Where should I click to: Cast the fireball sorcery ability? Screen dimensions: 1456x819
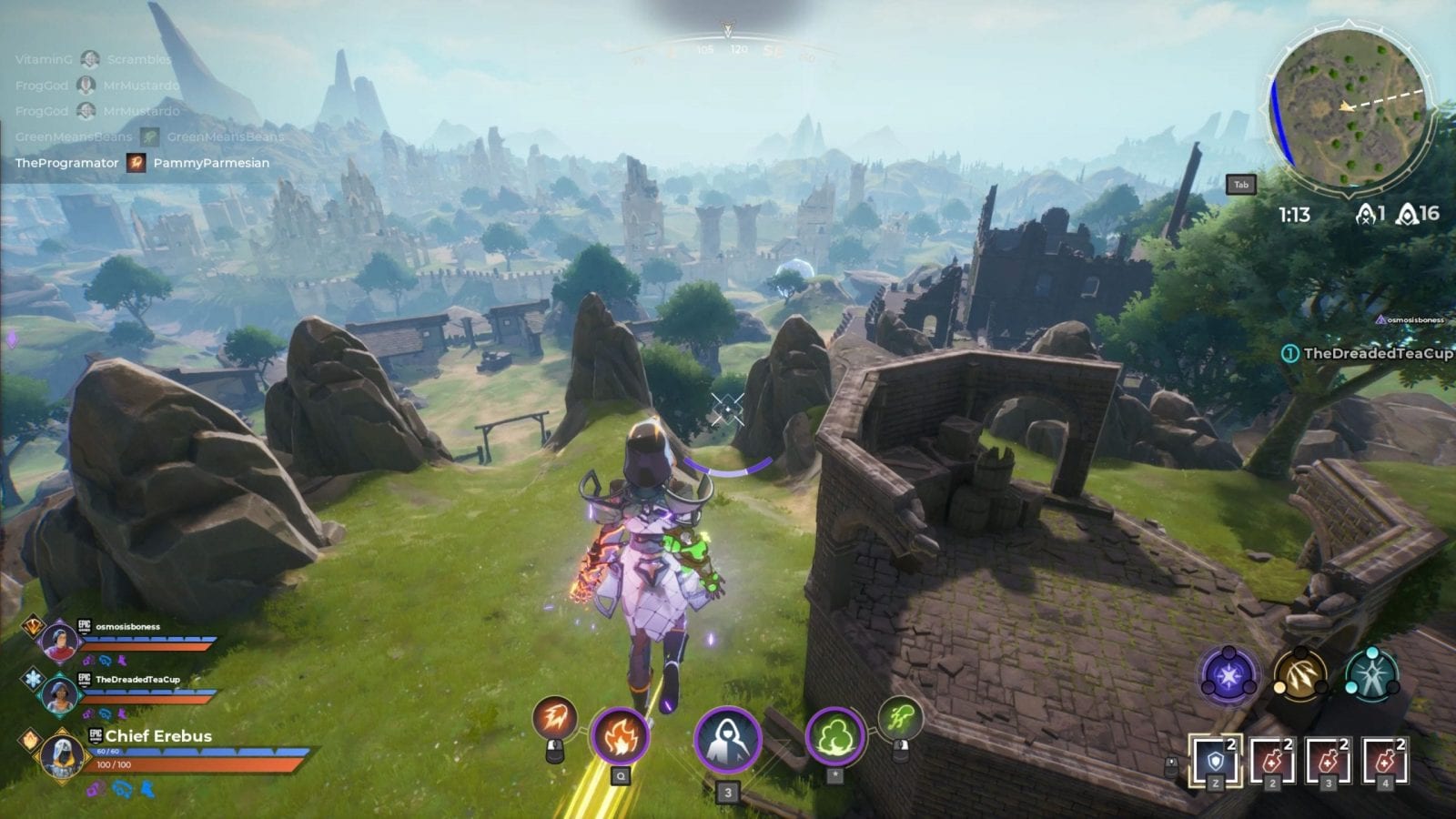coord(554,718)
